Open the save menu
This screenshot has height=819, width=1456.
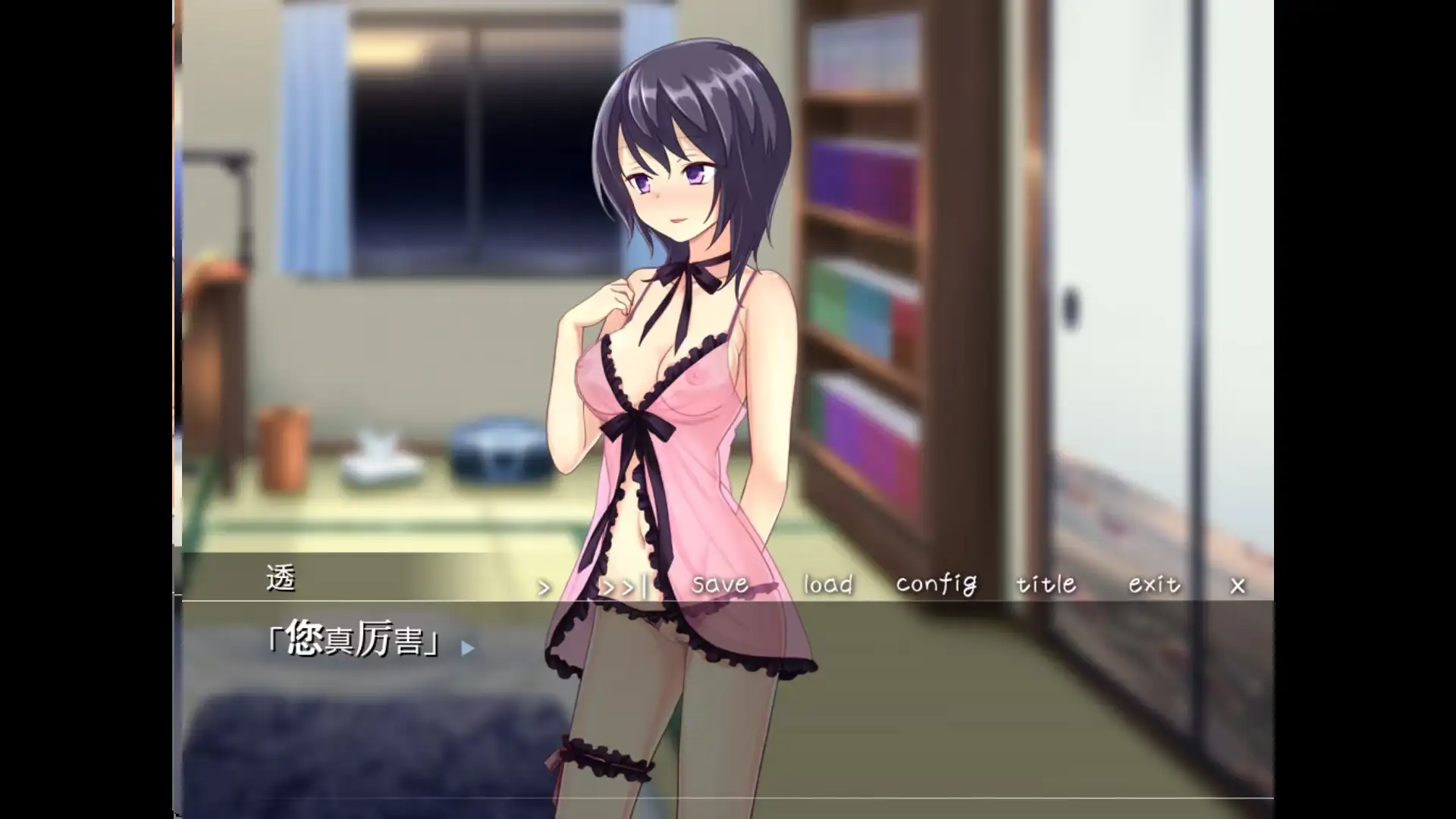pos(720,584)
